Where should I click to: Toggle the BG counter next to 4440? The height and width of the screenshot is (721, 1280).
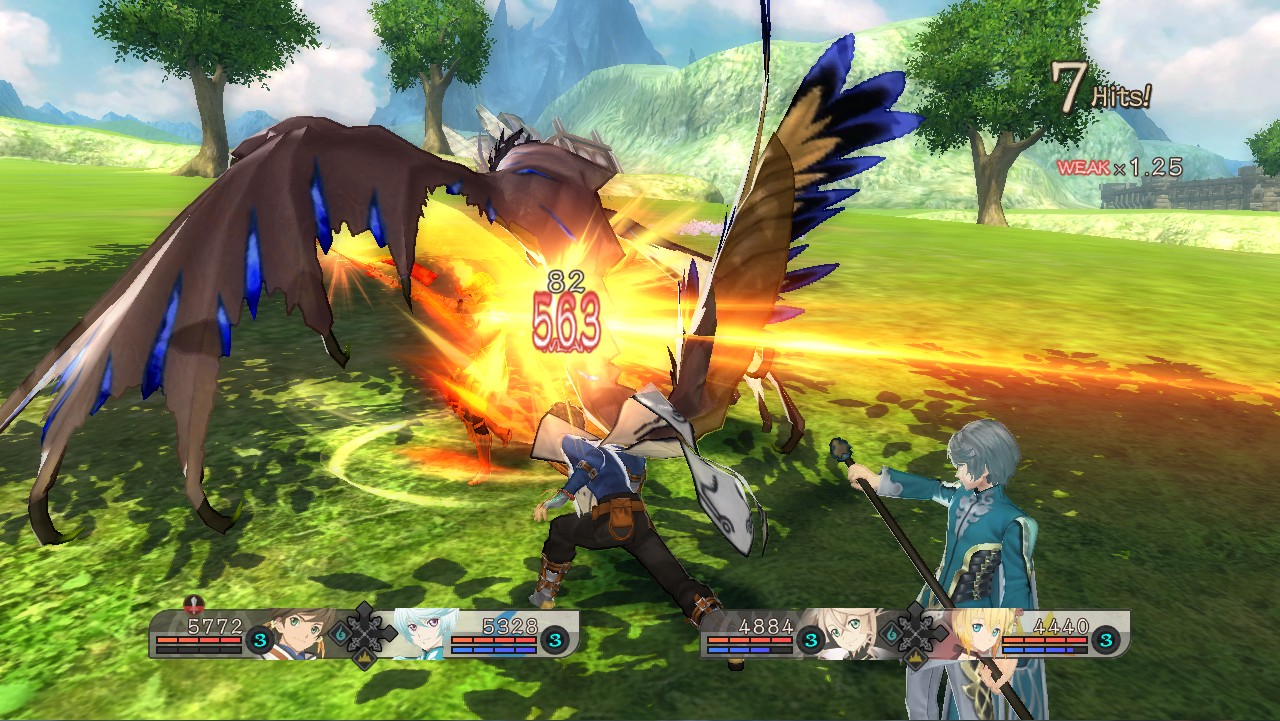(1106, 638)
